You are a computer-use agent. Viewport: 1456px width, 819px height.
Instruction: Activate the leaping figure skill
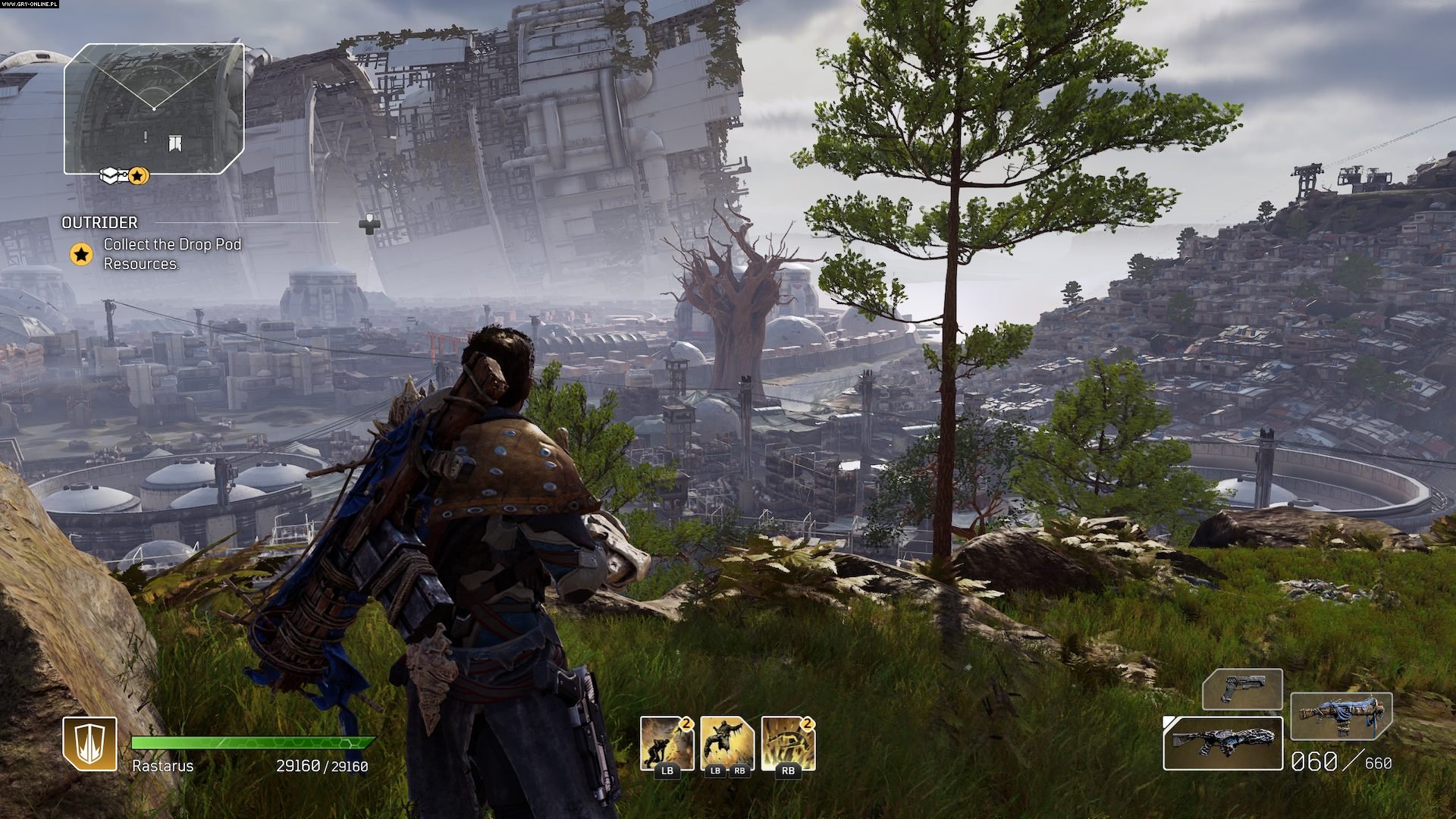(726, 744)
